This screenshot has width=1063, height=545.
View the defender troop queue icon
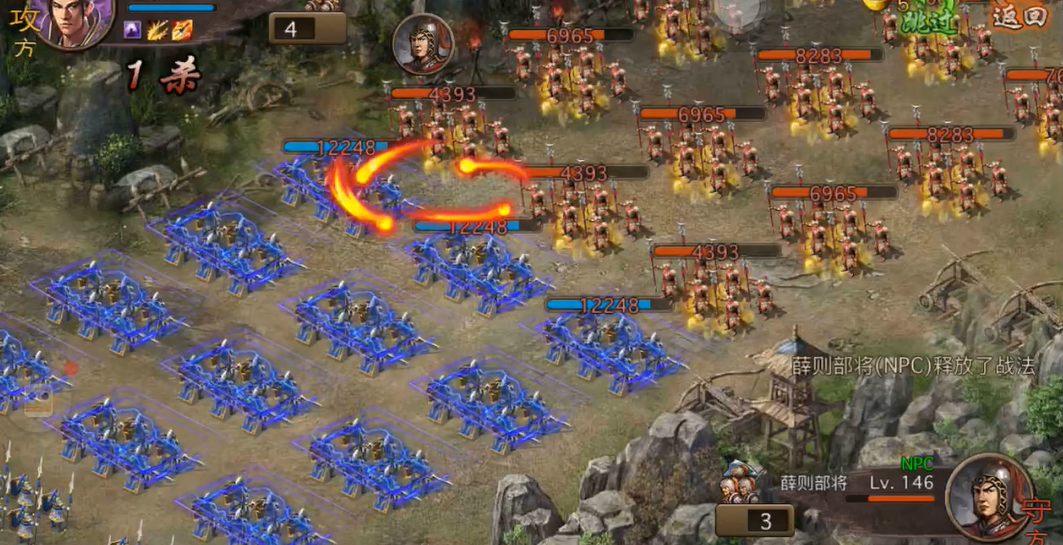741,483
